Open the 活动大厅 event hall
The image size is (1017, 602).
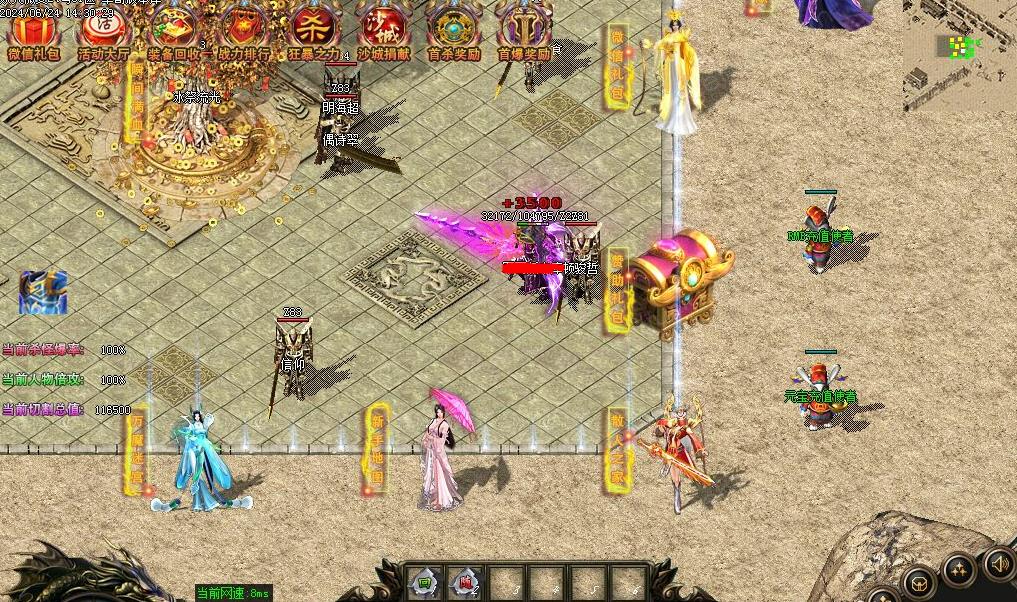103,30
